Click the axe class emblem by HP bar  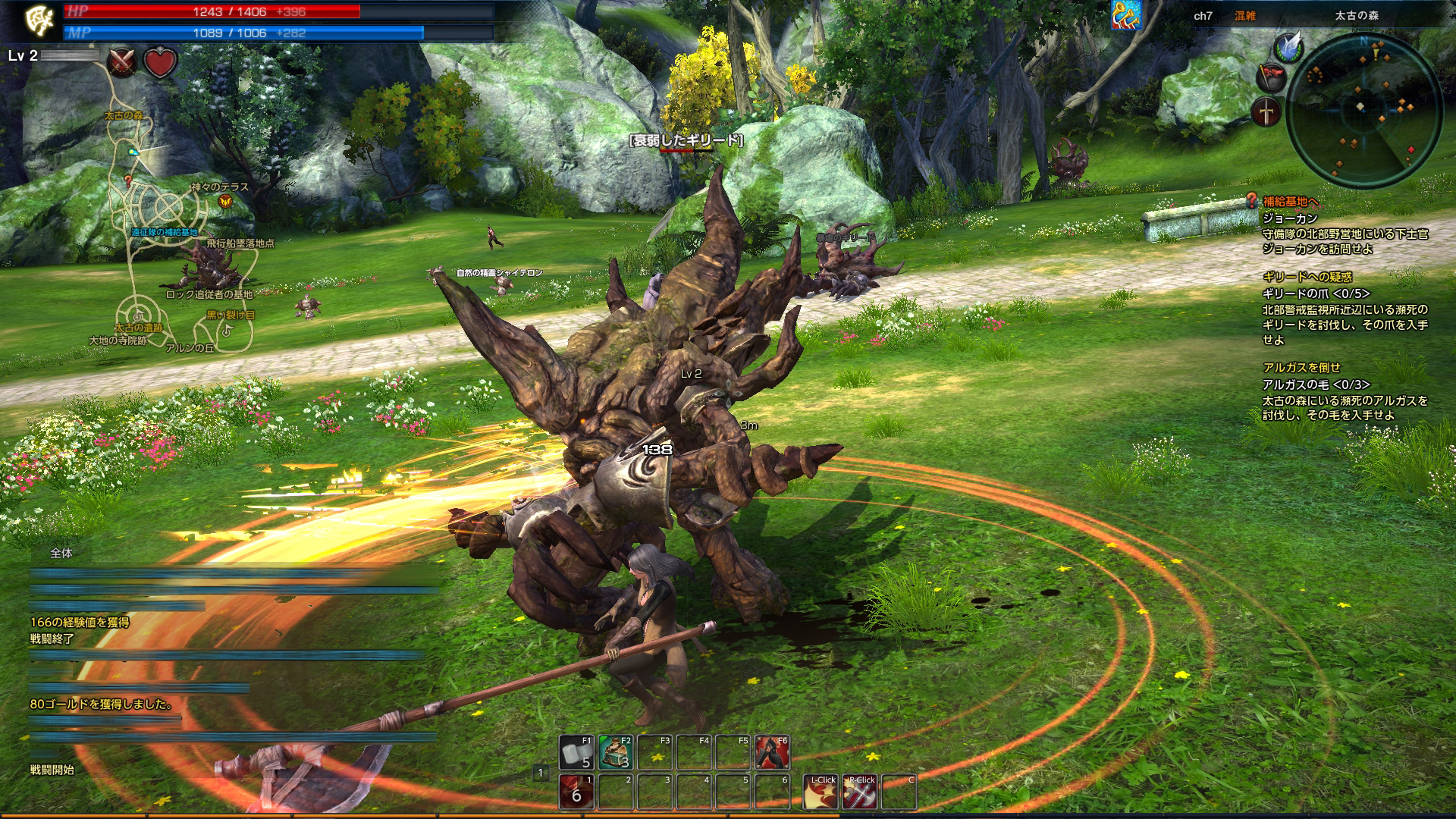pyautogui.click(x=39, y=21)
